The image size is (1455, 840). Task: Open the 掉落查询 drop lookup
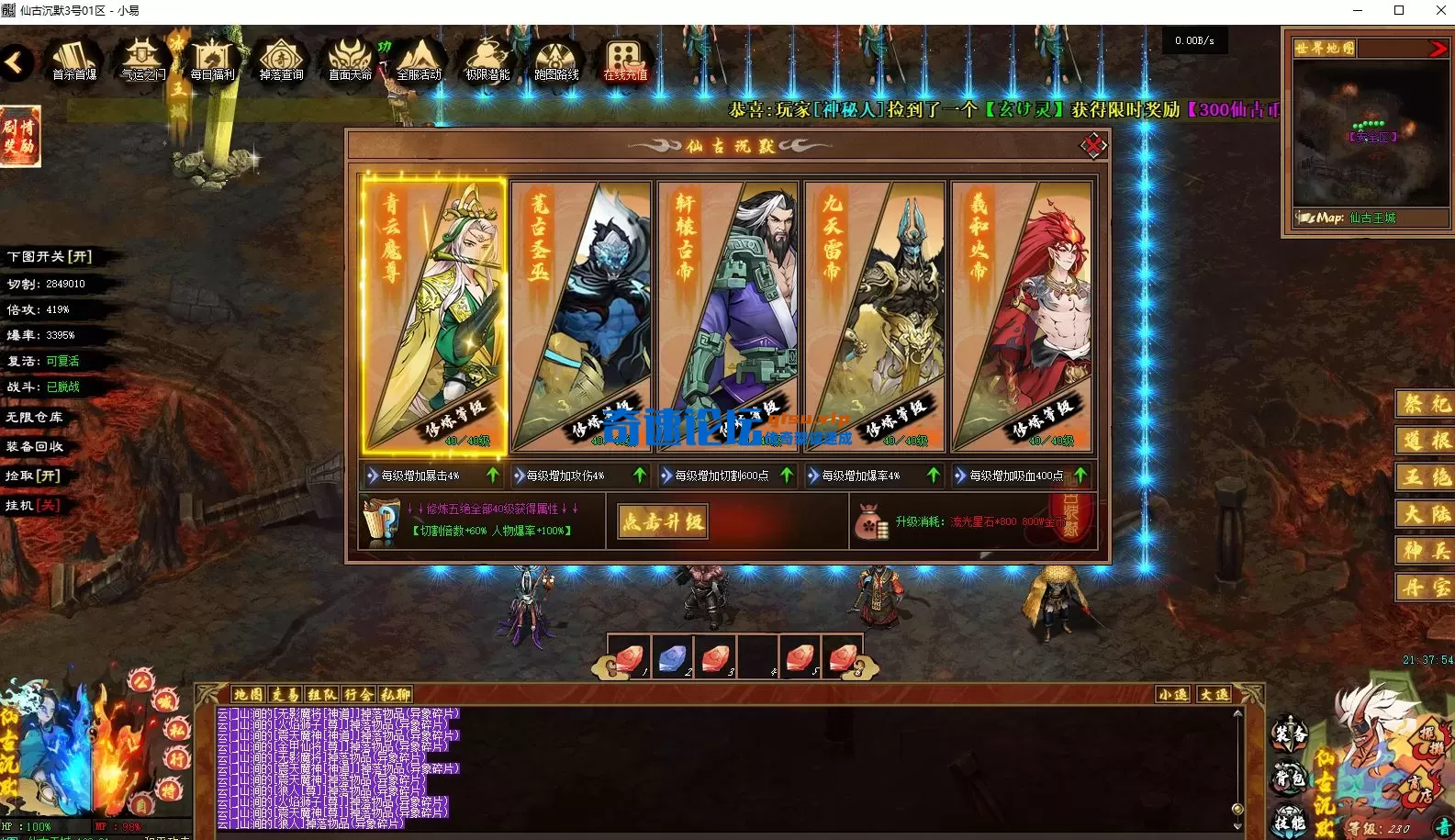[281, 60]
